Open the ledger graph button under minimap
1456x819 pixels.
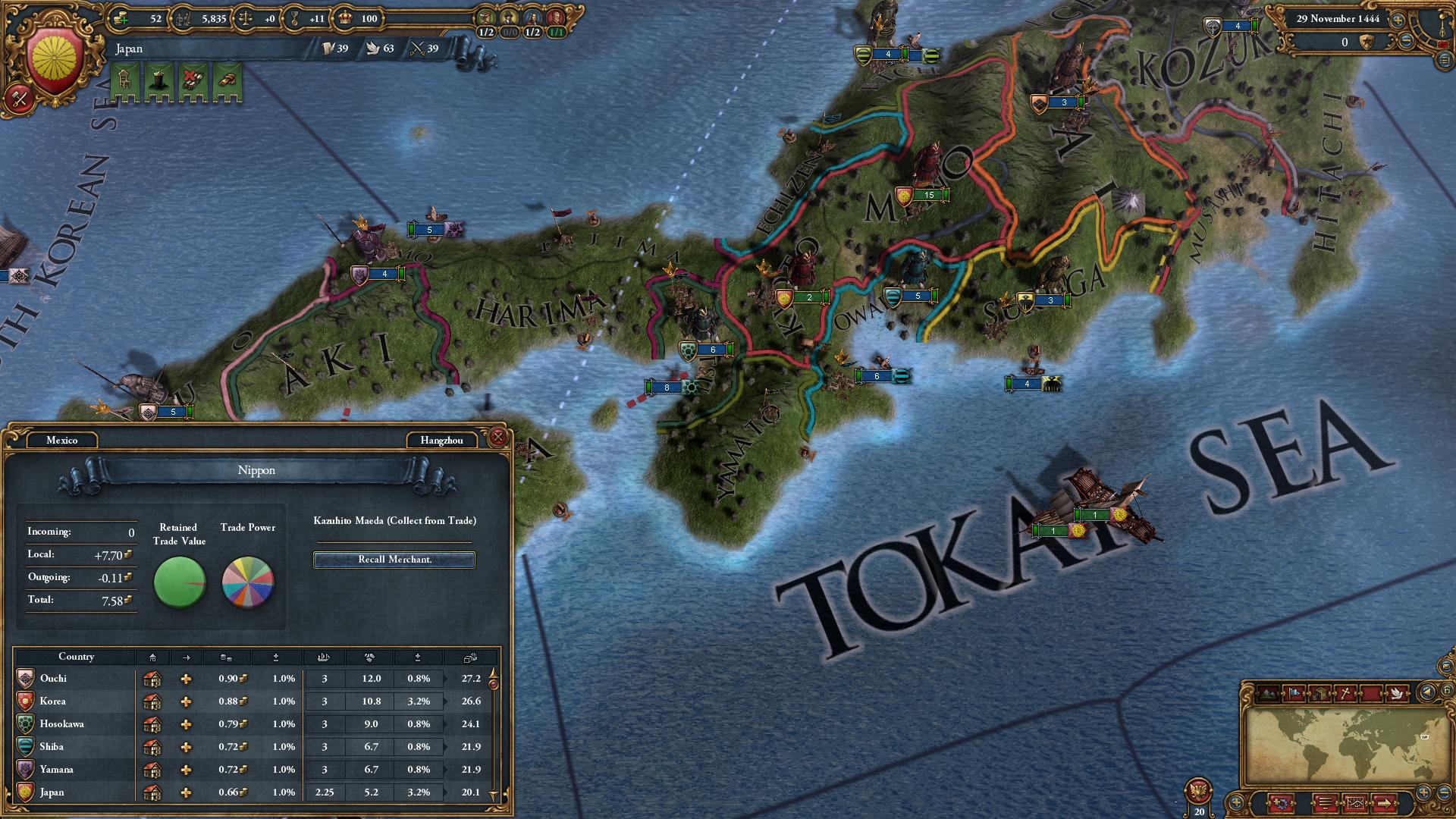pos(1356,802)
